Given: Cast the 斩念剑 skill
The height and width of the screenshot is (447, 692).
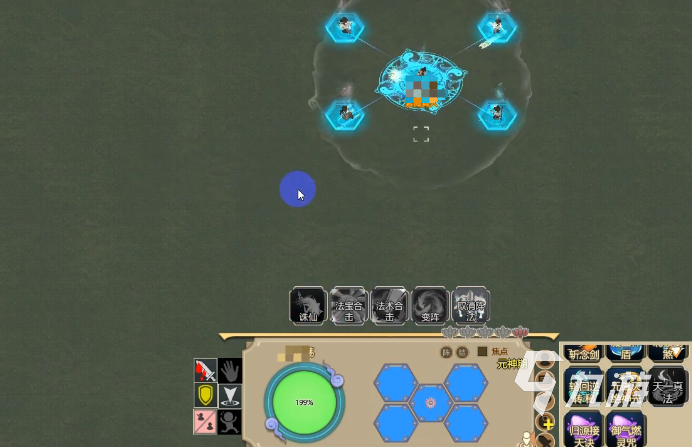Looking at the screenshot, I should pos(583,352).
